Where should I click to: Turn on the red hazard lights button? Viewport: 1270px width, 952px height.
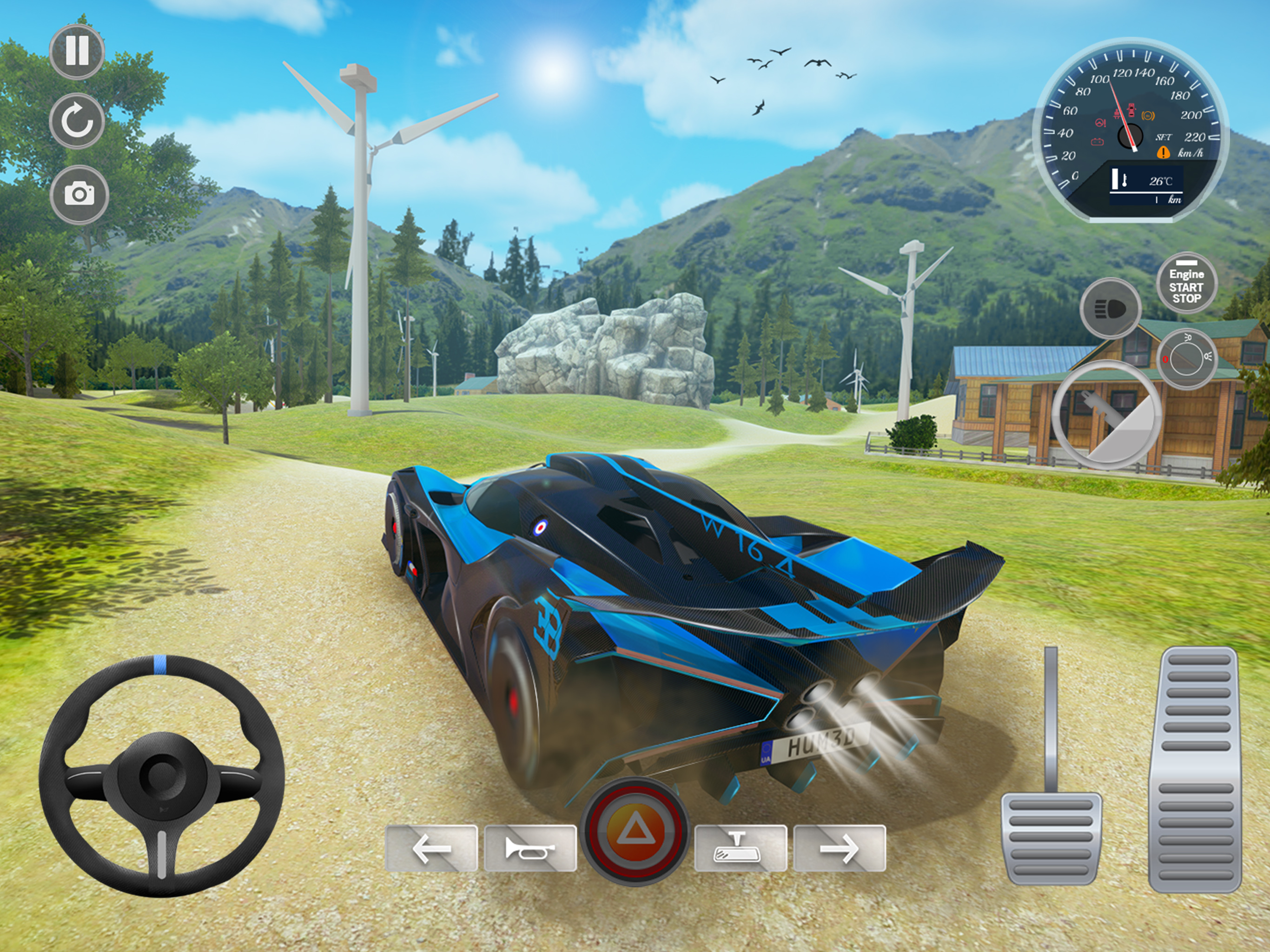(635, 831)
